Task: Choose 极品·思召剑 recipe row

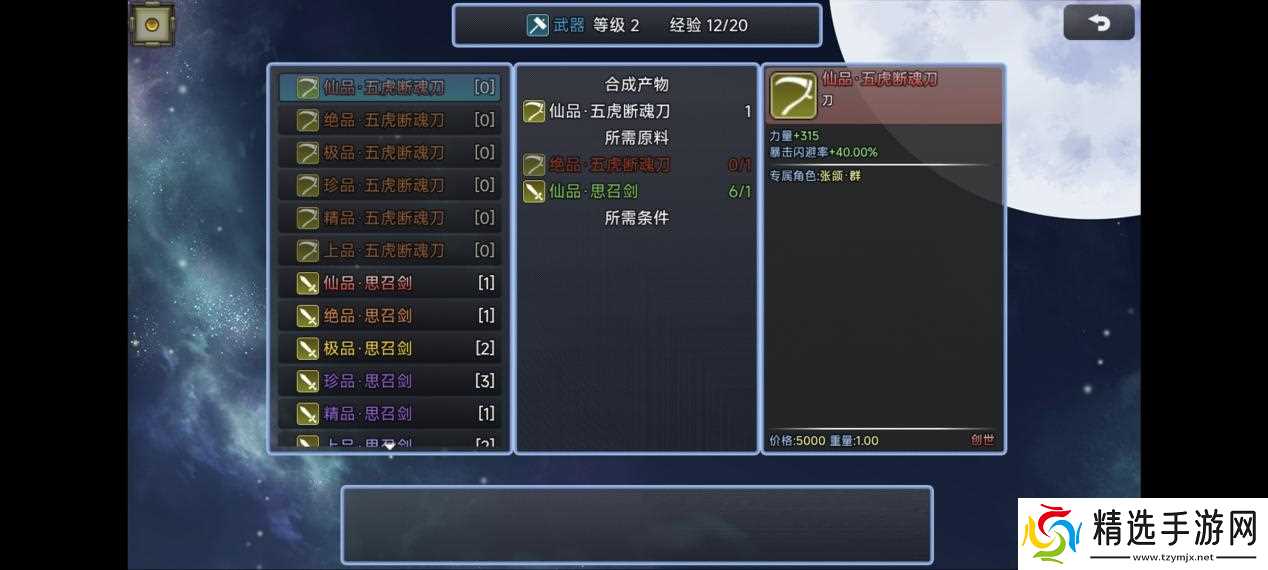Action: pos(390,348)
